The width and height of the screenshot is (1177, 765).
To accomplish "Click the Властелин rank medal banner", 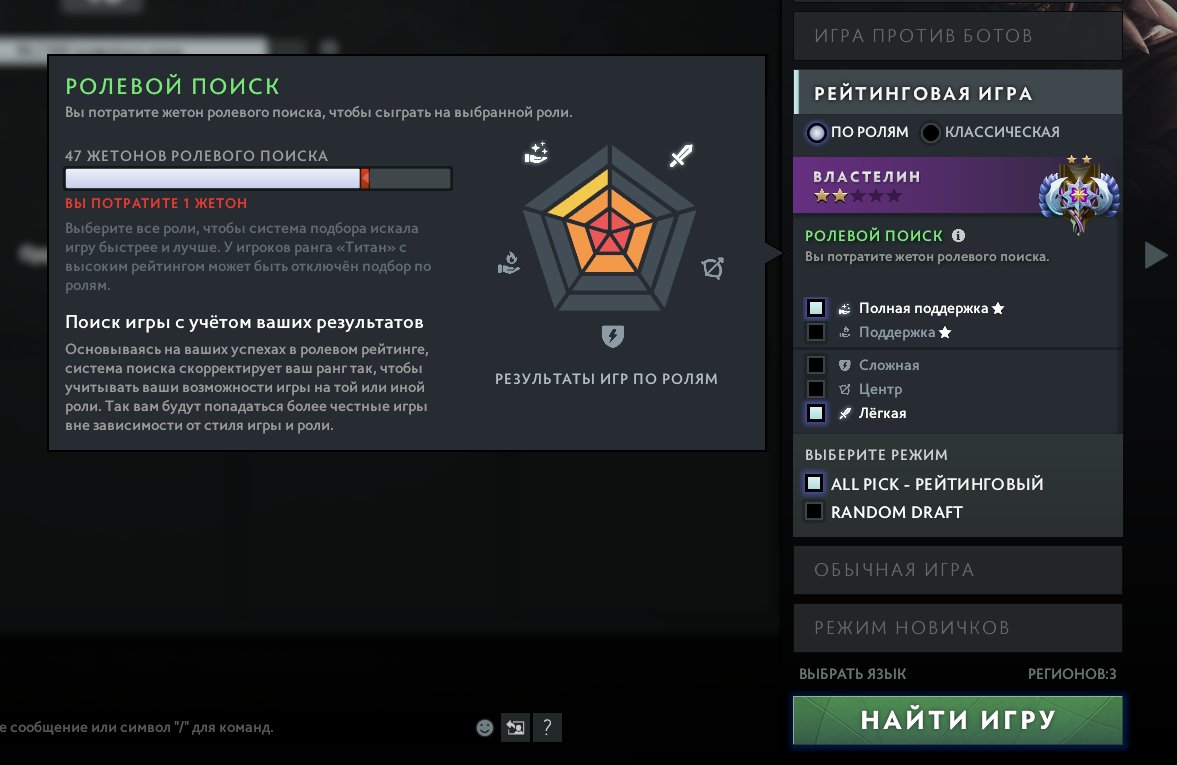I will coord(957,185).
